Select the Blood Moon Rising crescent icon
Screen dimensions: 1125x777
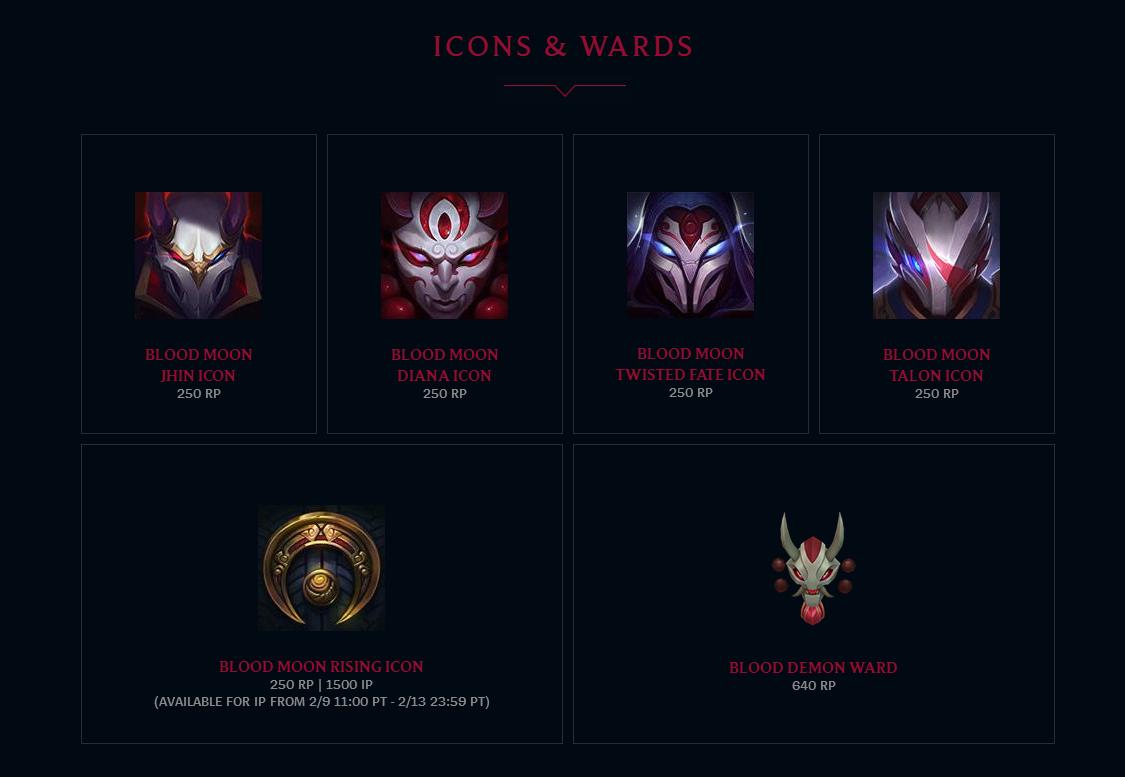(321, 567)
